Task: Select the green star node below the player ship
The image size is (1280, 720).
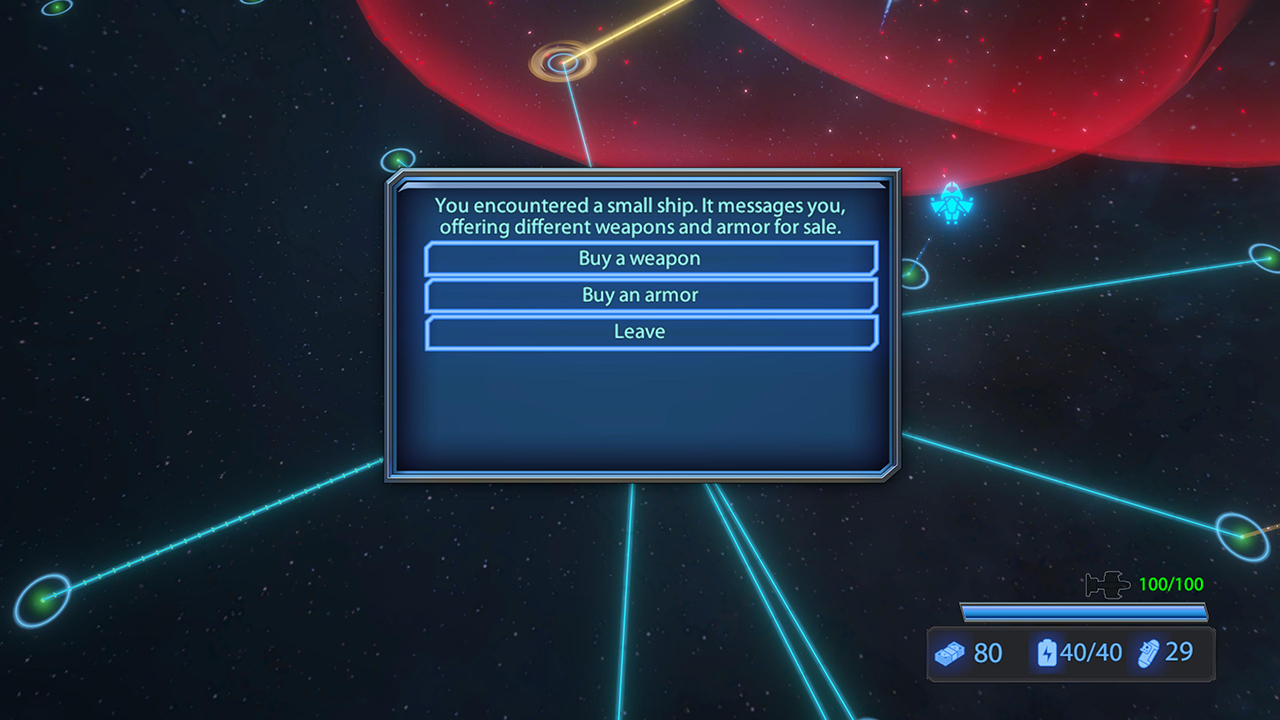Action: (912, 272)
